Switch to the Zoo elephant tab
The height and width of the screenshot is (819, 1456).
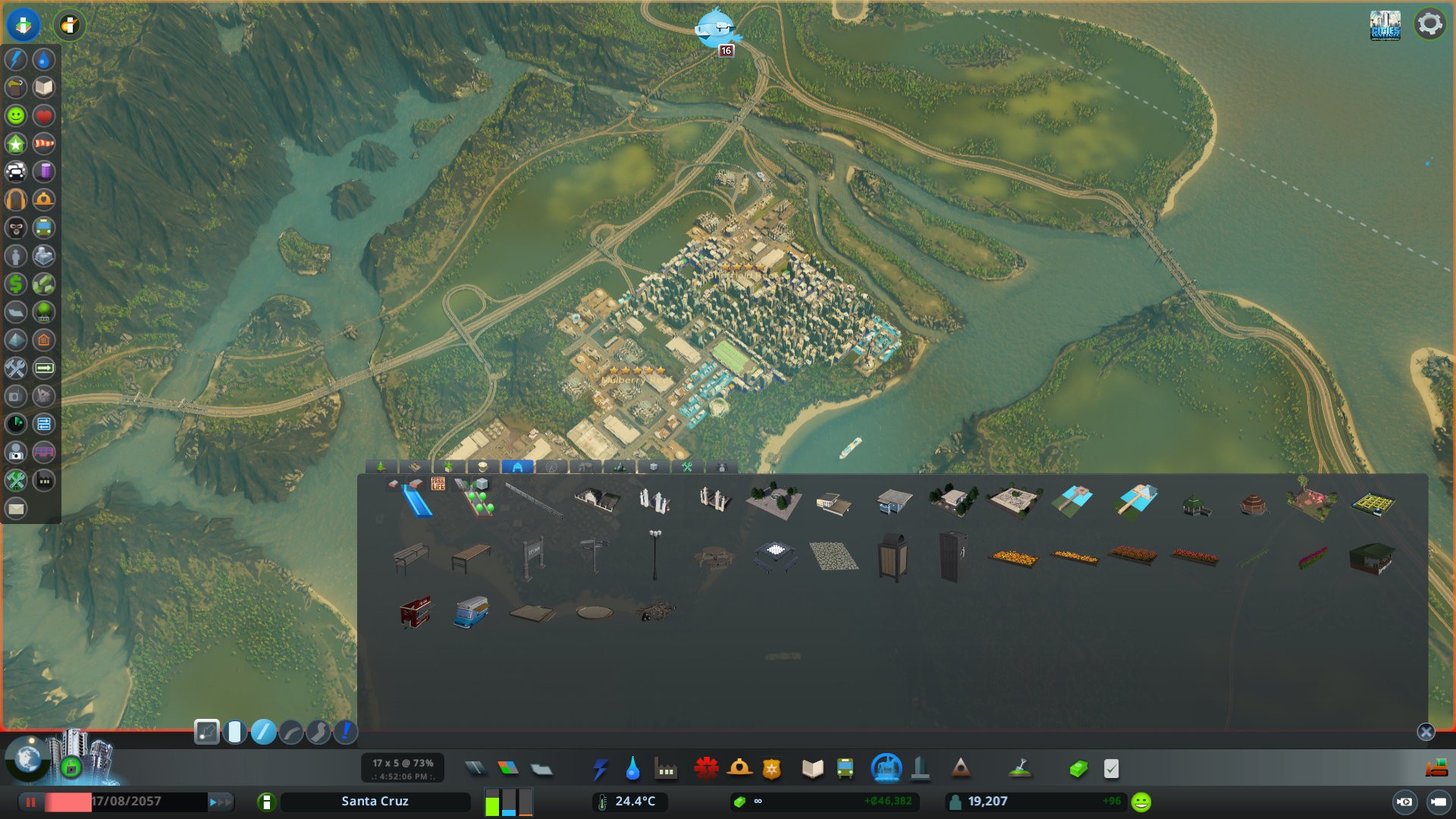(584, 466)
